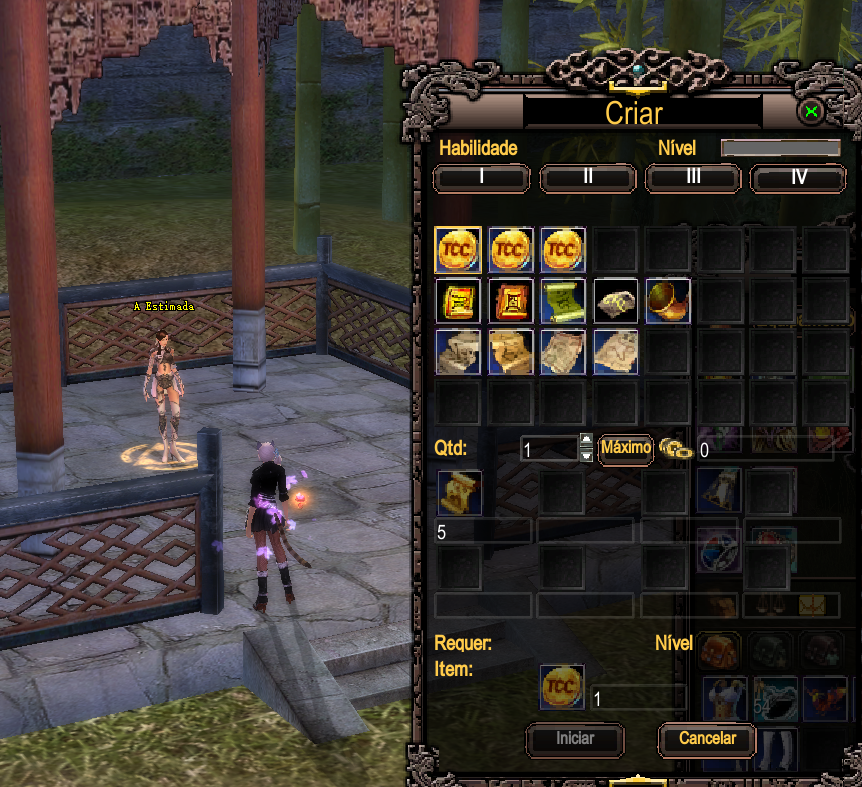Select skill tier II tab
This screenshot has width=862, height=787.
[588, 178]
